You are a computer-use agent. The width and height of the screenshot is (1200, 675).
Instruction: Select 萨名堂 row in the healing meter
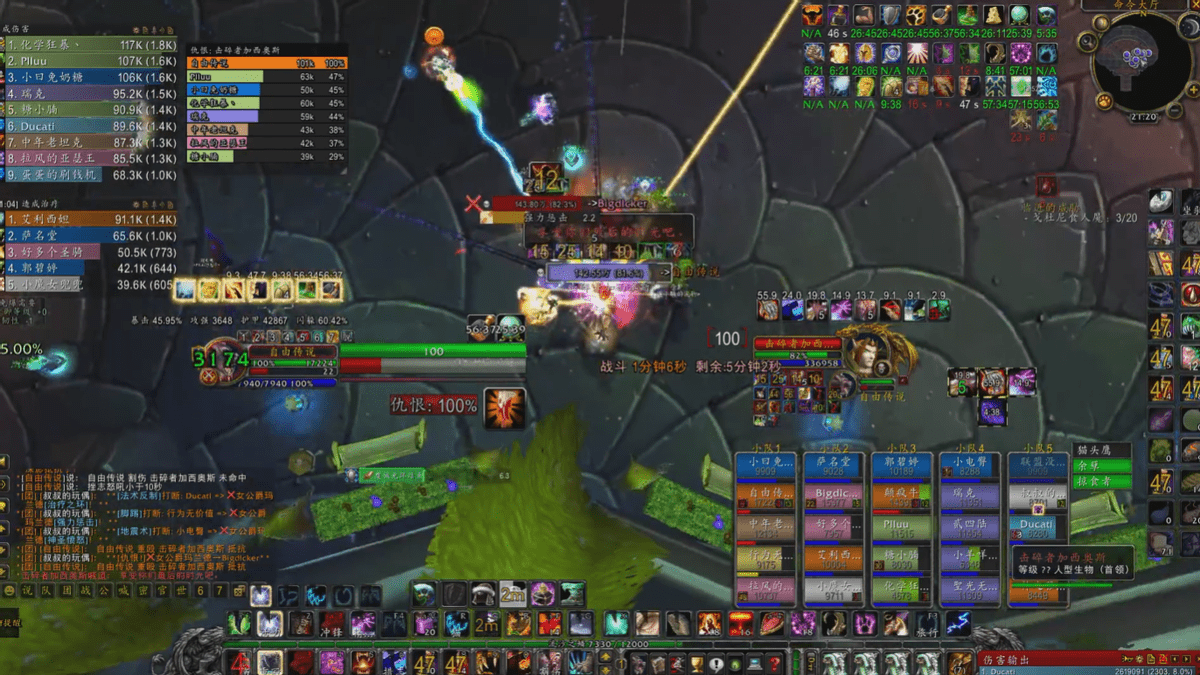tap(90, 236)
